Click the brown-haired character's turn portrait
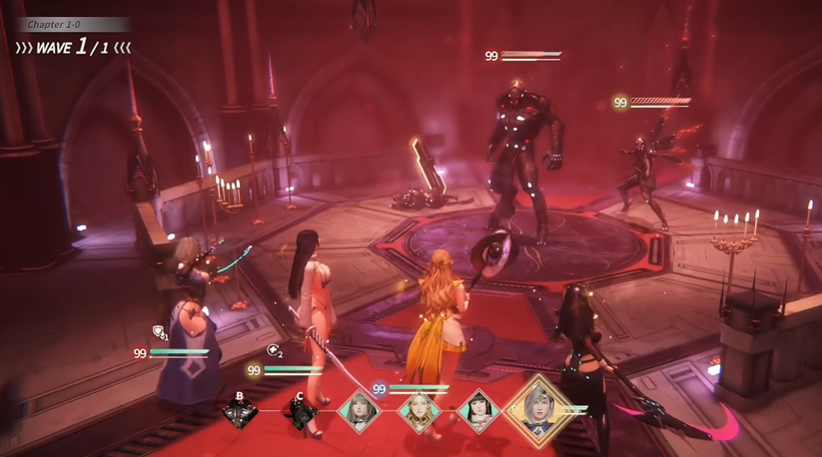Screen dimensions: 822x457 (x=358, y=410)
